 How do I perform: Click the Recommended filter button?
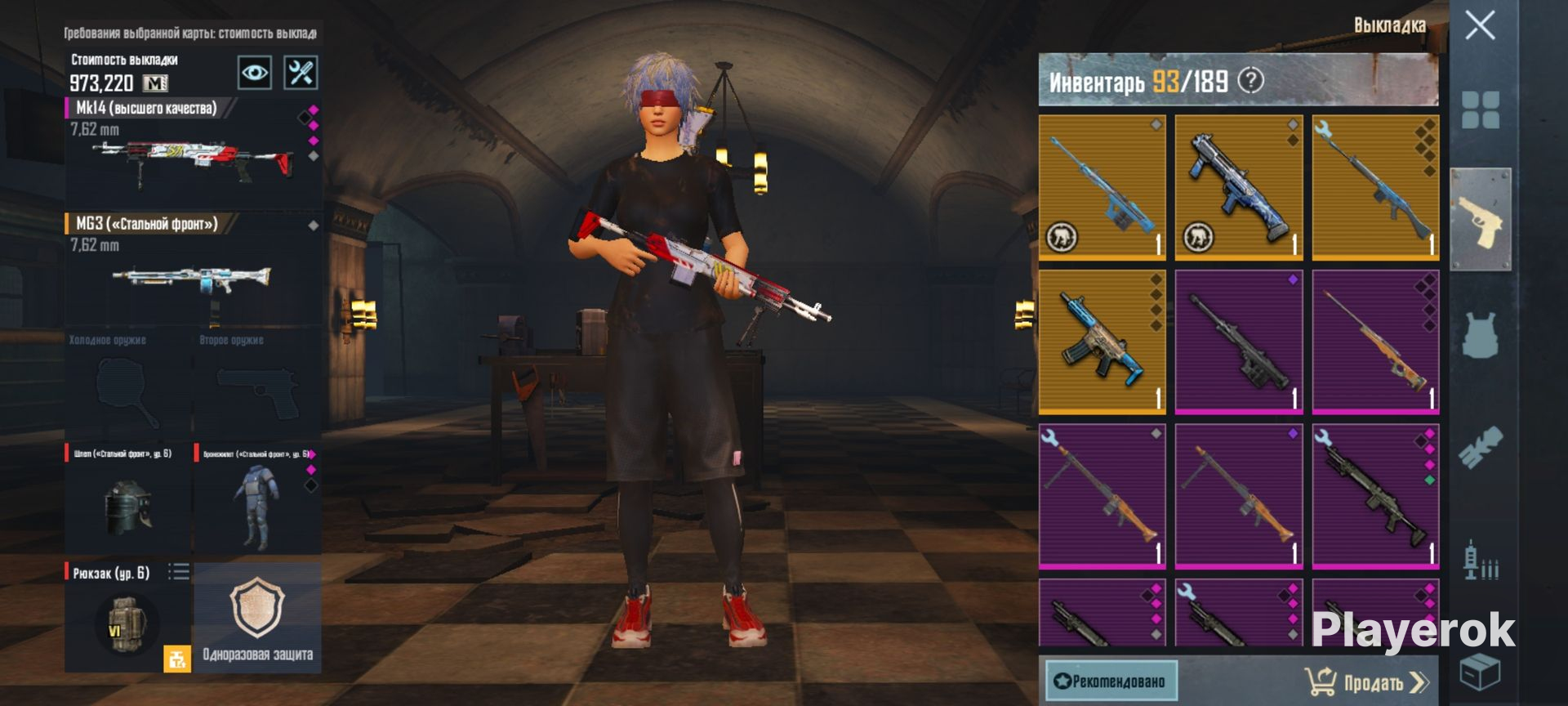[x=1111, y=681]
